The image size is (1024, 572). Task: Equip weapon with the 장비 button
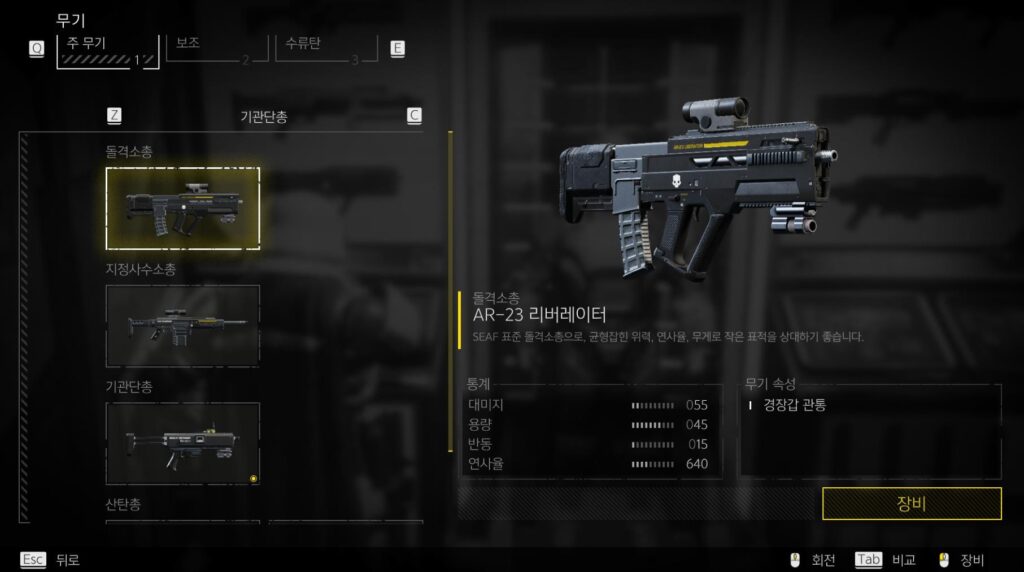point(911,503)
